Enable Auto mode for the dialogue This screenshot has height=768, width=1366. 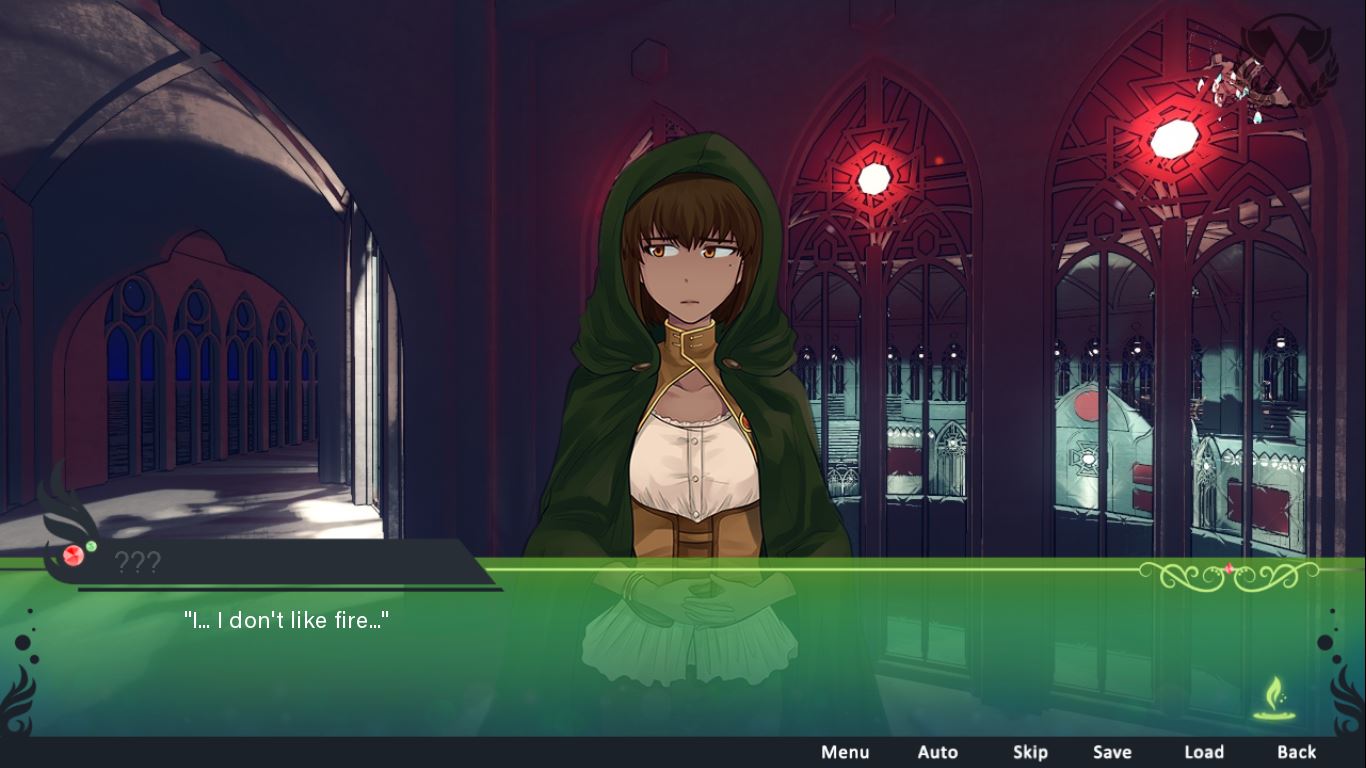coord(938,752)
